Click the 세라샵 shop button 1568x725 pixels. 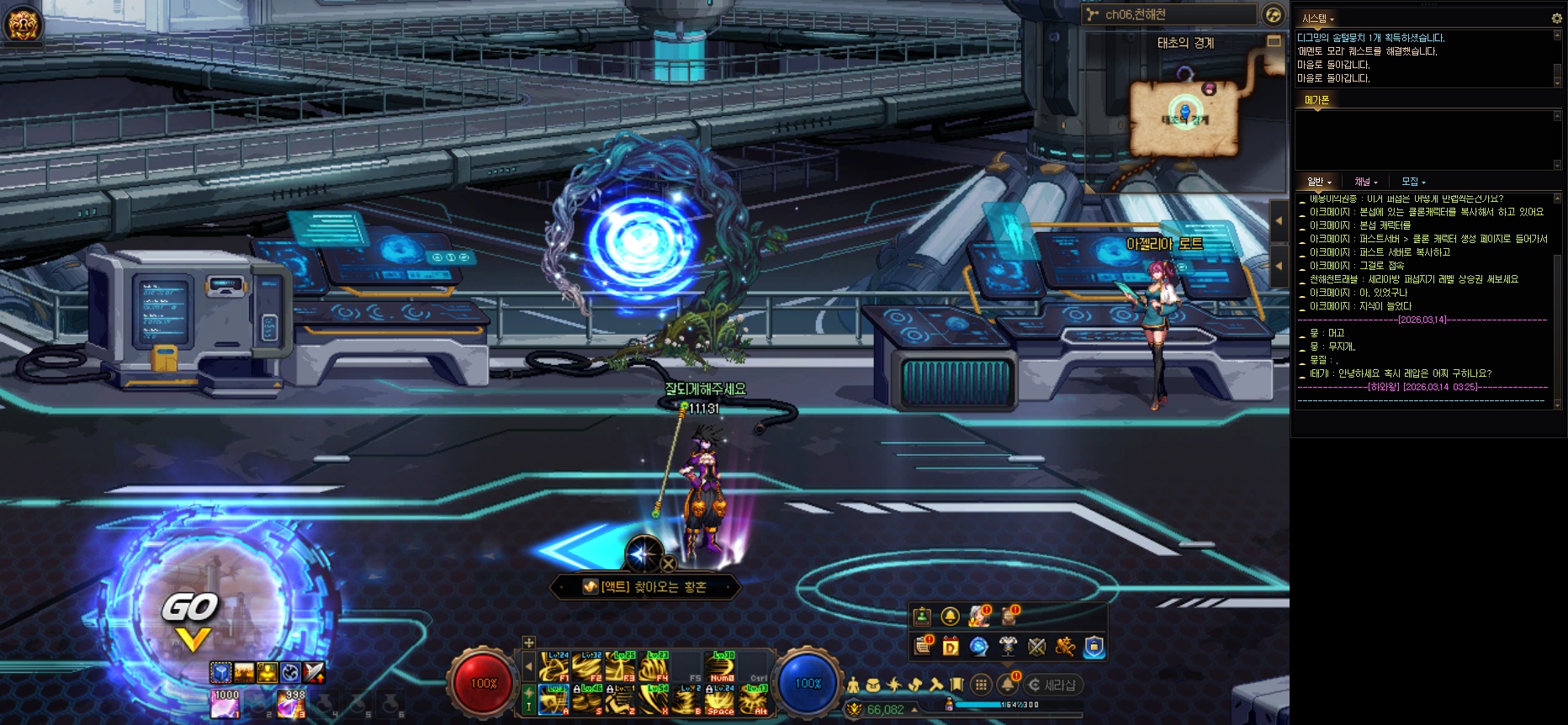tap(1052, 685)
